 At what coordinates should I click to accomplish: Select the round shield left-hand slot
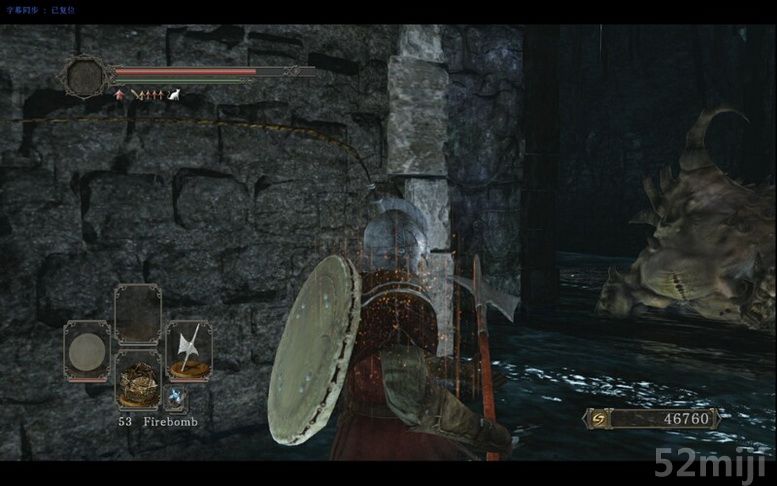point(88,350)
